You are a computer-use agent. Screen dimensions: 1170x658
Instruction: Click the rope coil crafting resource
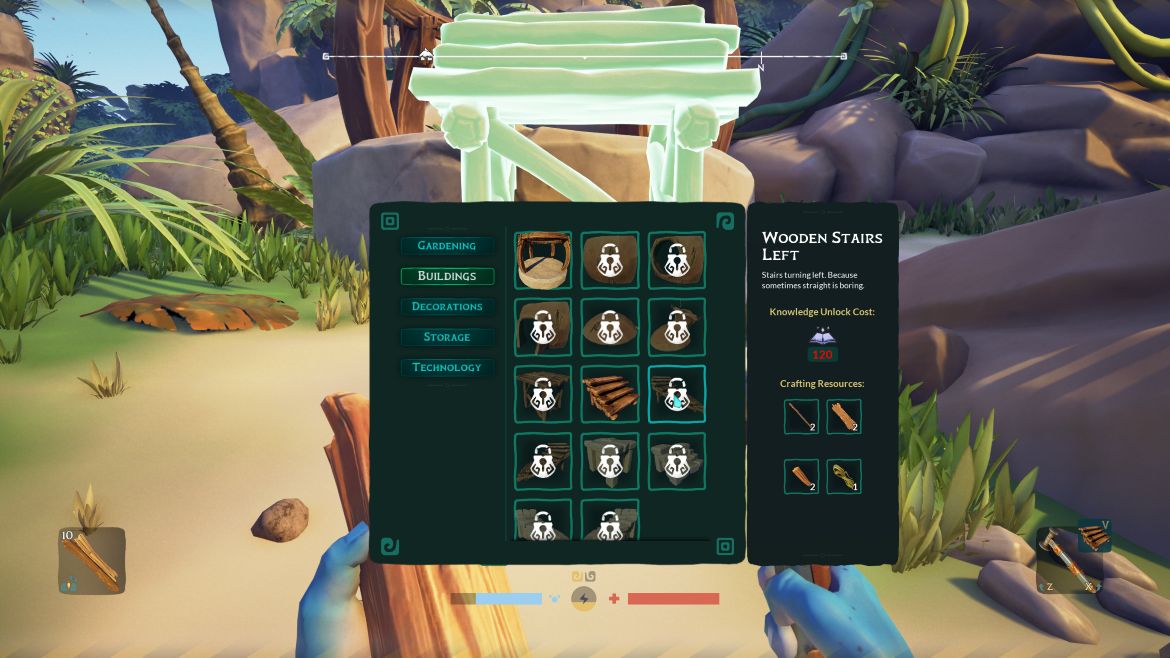tap(844, 477)
